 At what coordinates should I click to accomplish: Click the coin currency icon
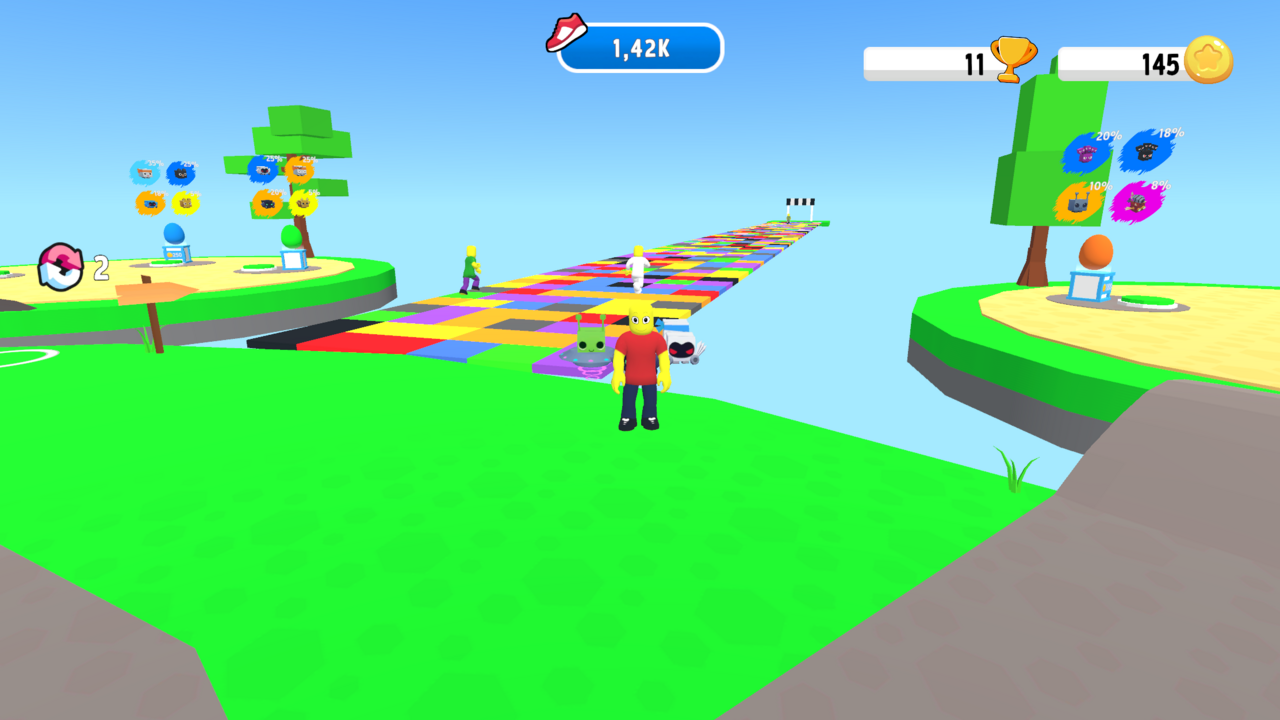[x=1208, y=60]
